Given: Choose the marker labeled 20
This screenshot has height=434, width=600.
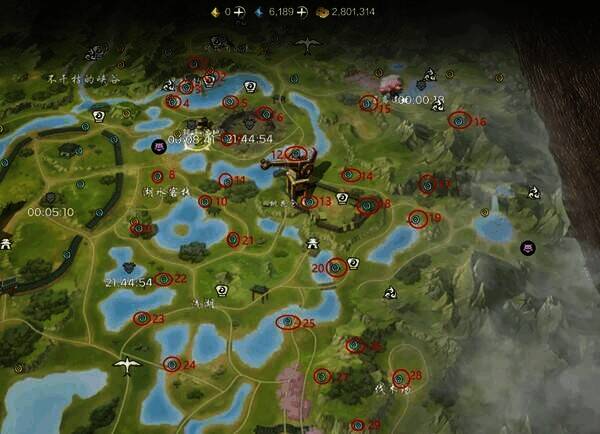Looking at the screenshot, I should [x=336, y=267].
